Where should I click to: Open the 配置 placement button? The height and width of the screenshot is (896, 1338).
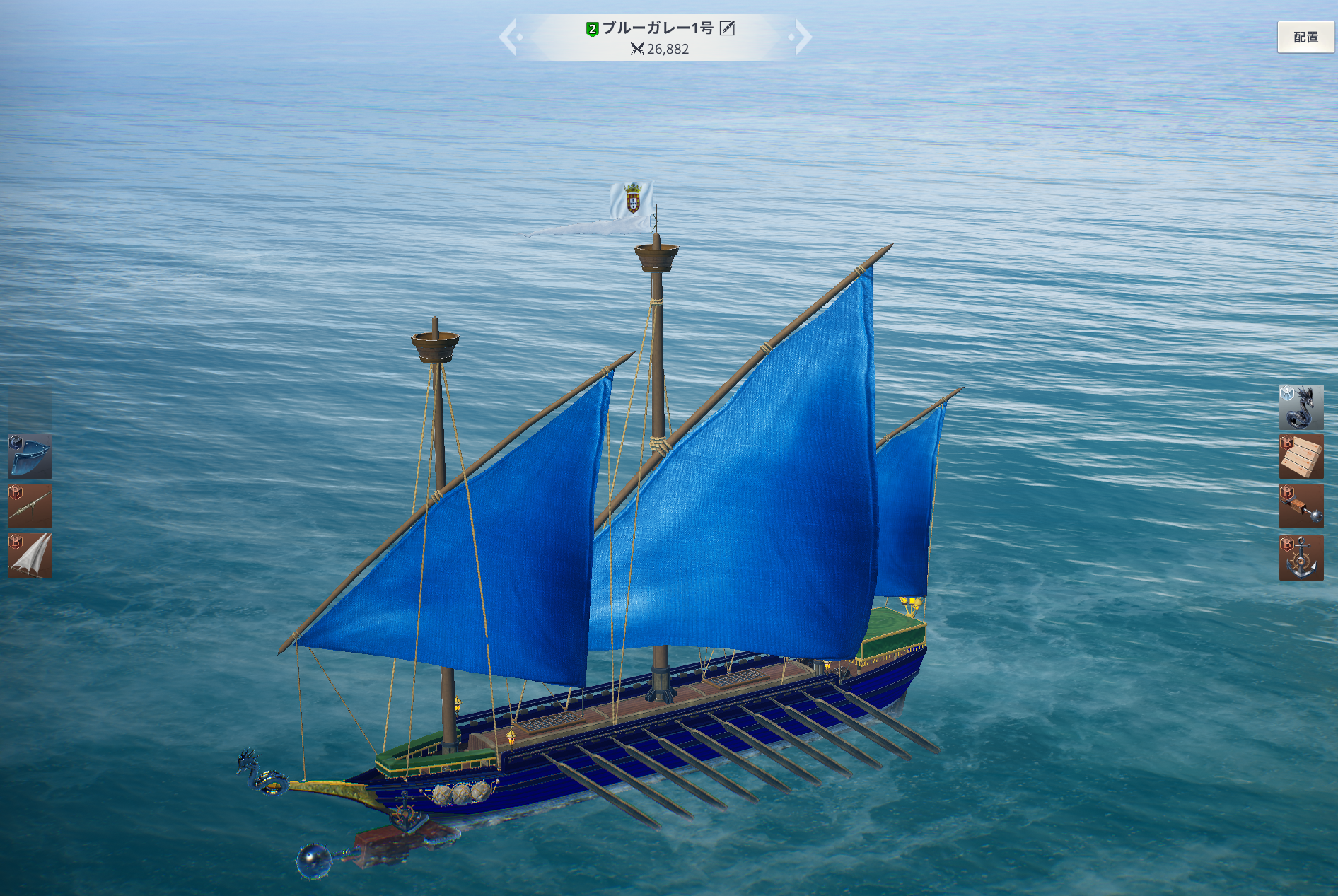click(x=1305, y=37)
